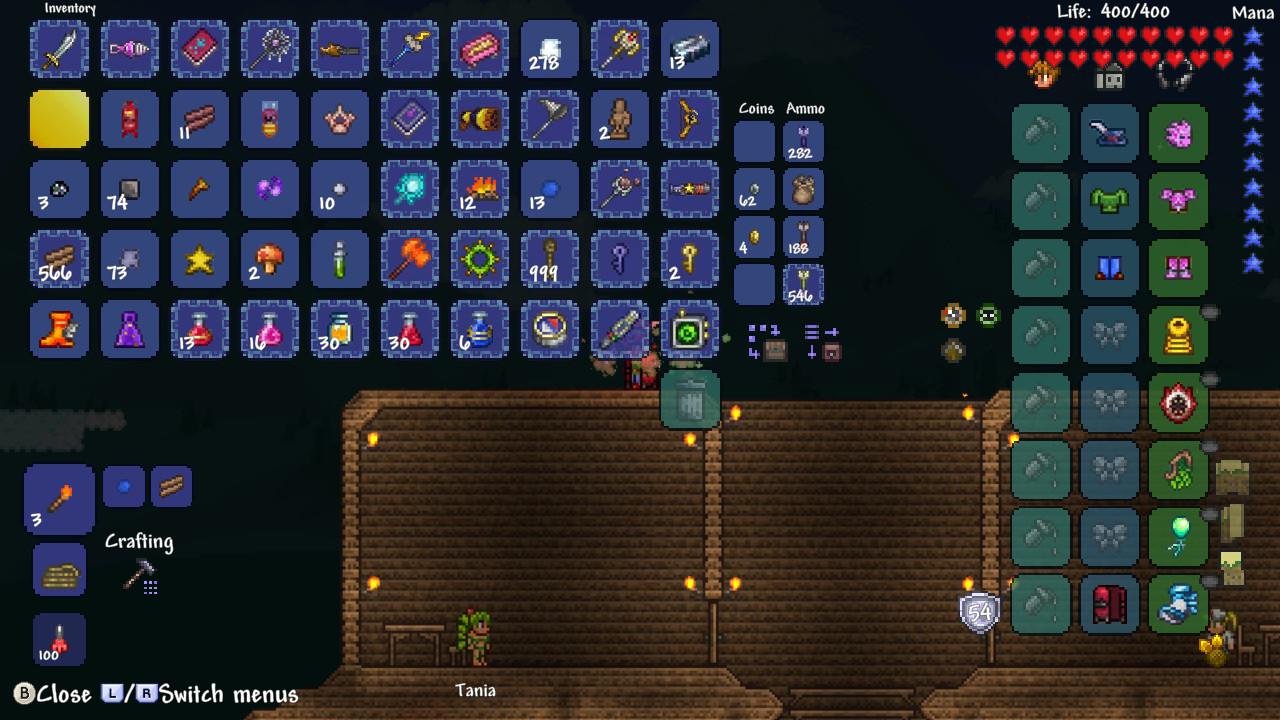Select the flaming rocket boots
The image size is (1280, 720).
(59, 329)
